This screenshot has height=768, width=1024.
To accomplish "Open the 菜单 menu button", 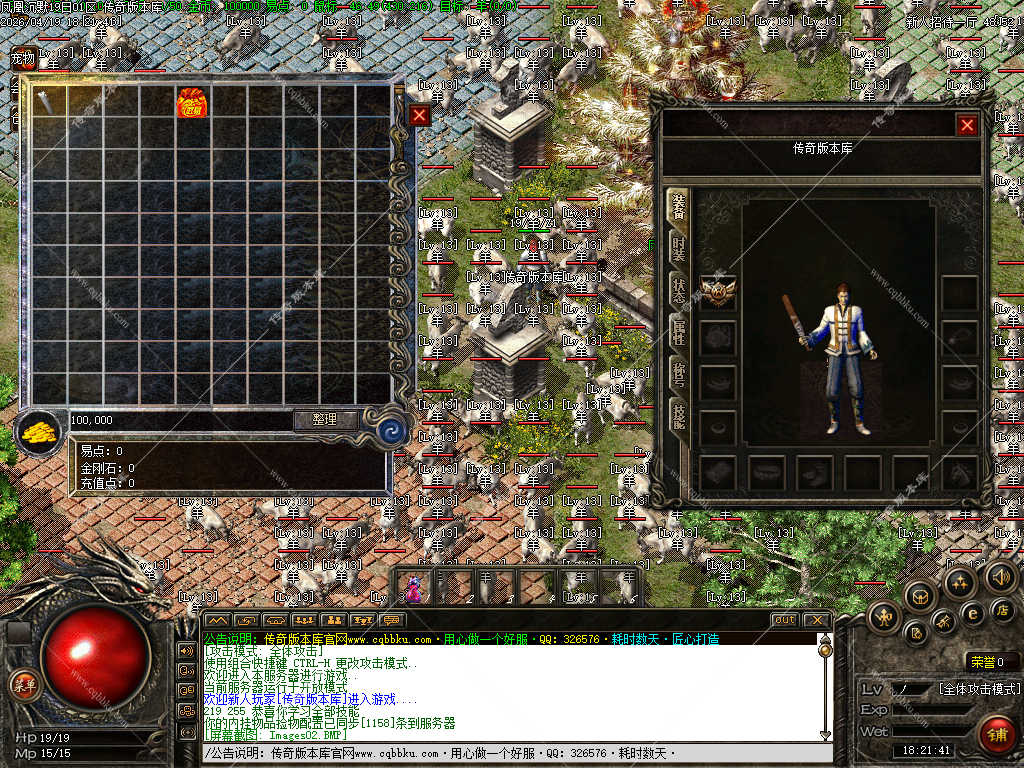I will (23, 685).
